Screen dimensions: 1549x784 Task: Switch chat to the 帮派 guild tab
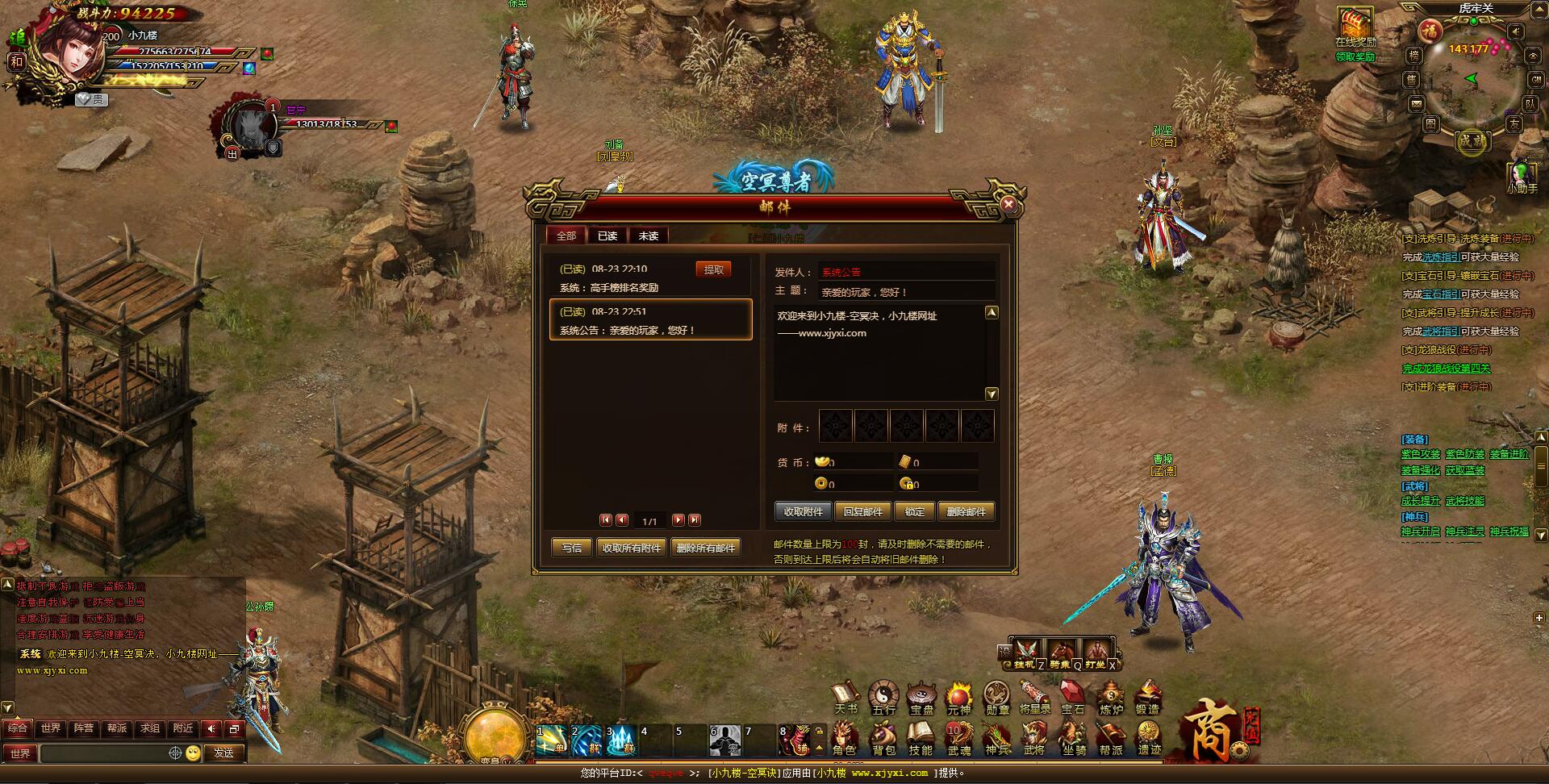pyautogui.click(x=117, y=728)
